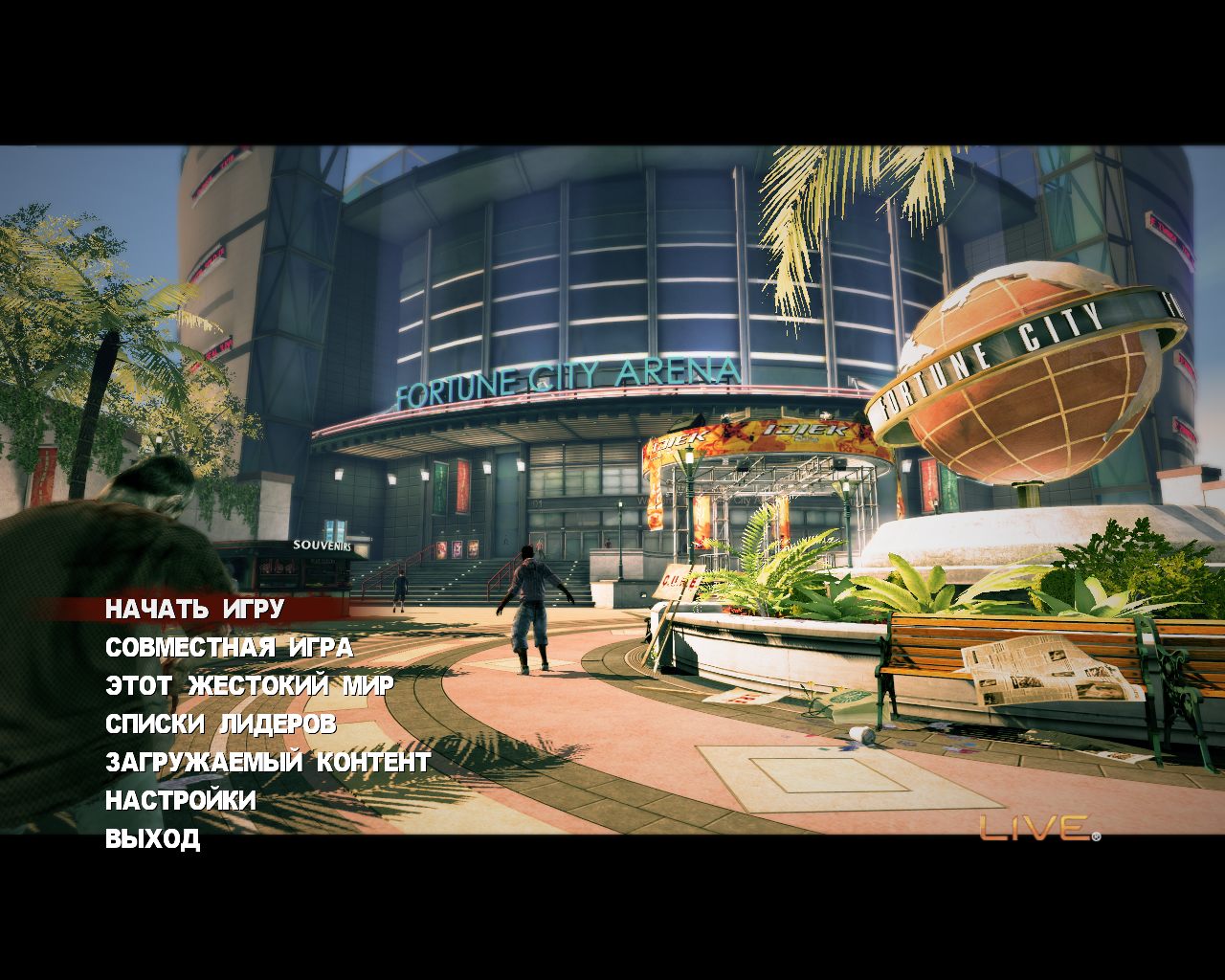This screenshot has width=1225, height=980.
Task: Open ЗАГРУЖАЕМЫЙ КОНТЕНТ downloadable content
Action: click(267, 763)
